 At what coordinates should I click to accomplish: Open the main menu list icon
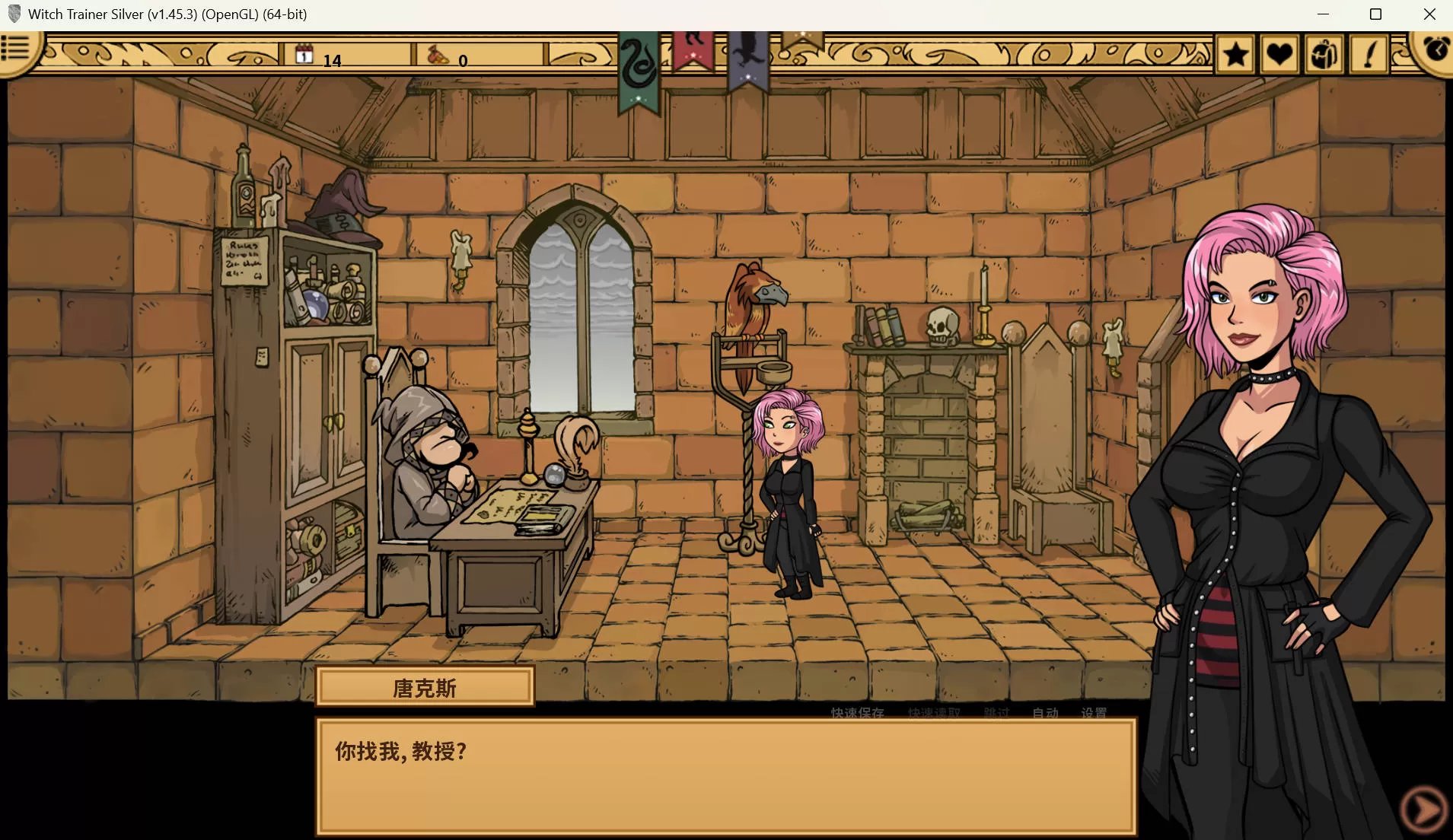pos(15,48)
